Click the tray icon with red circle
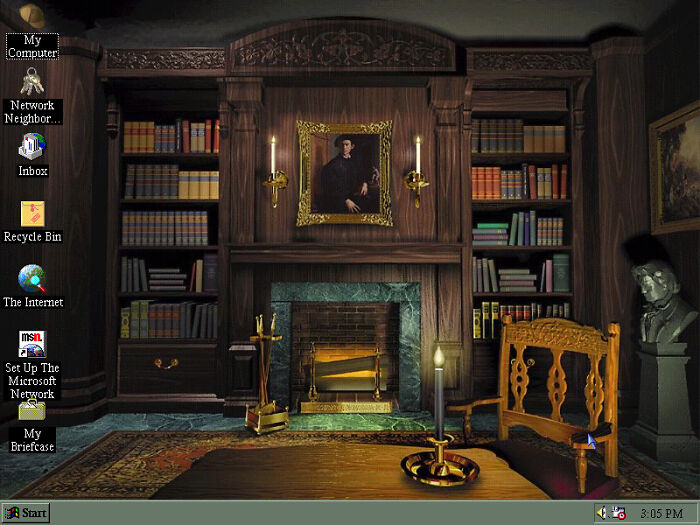The image size is (700, 525). pyautogui.click(x=619, y=513)
